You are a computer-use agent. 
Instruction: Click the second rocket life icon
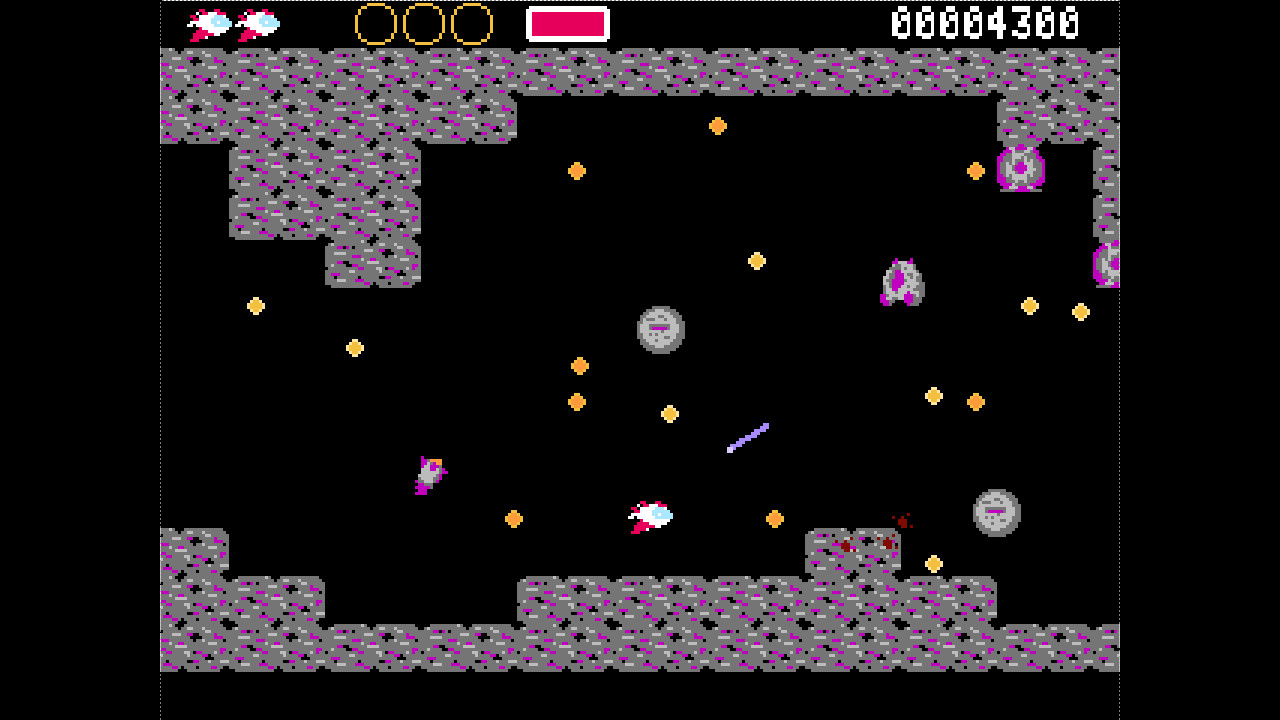pyautogui.click(x=255, y=22)
